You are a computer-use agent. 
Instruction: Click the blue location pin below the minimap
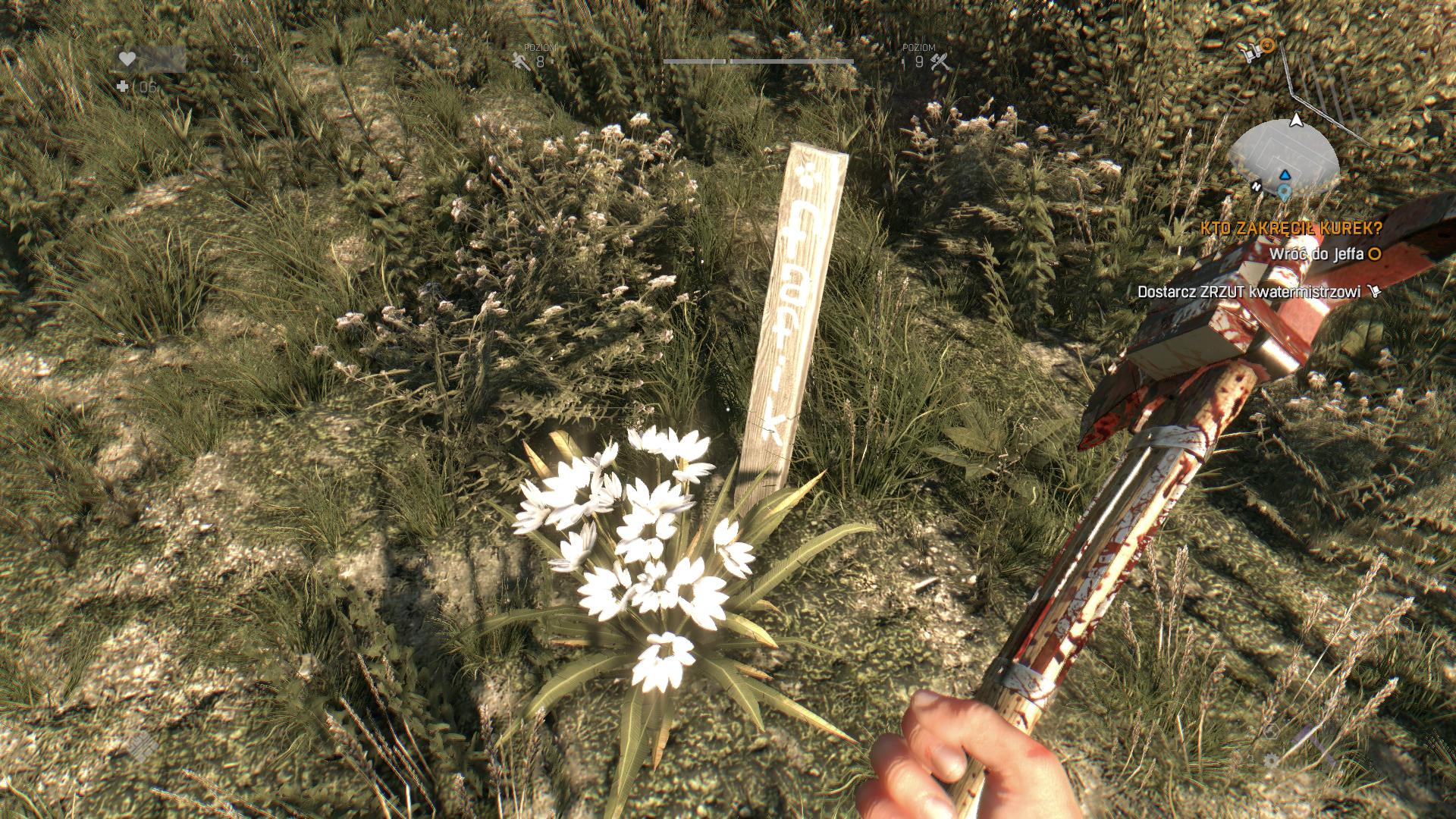click(1284, 191)
